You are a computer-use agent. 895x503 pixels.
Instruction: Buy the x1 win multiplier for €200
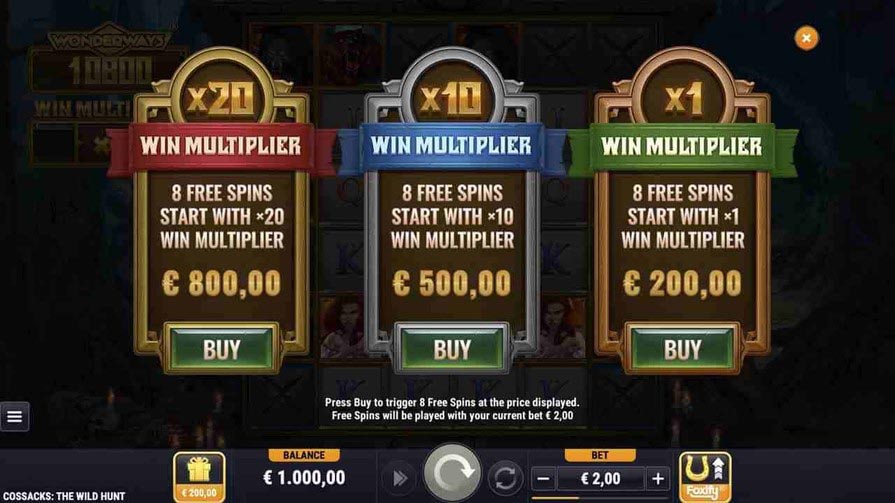(x=682, y=348)
